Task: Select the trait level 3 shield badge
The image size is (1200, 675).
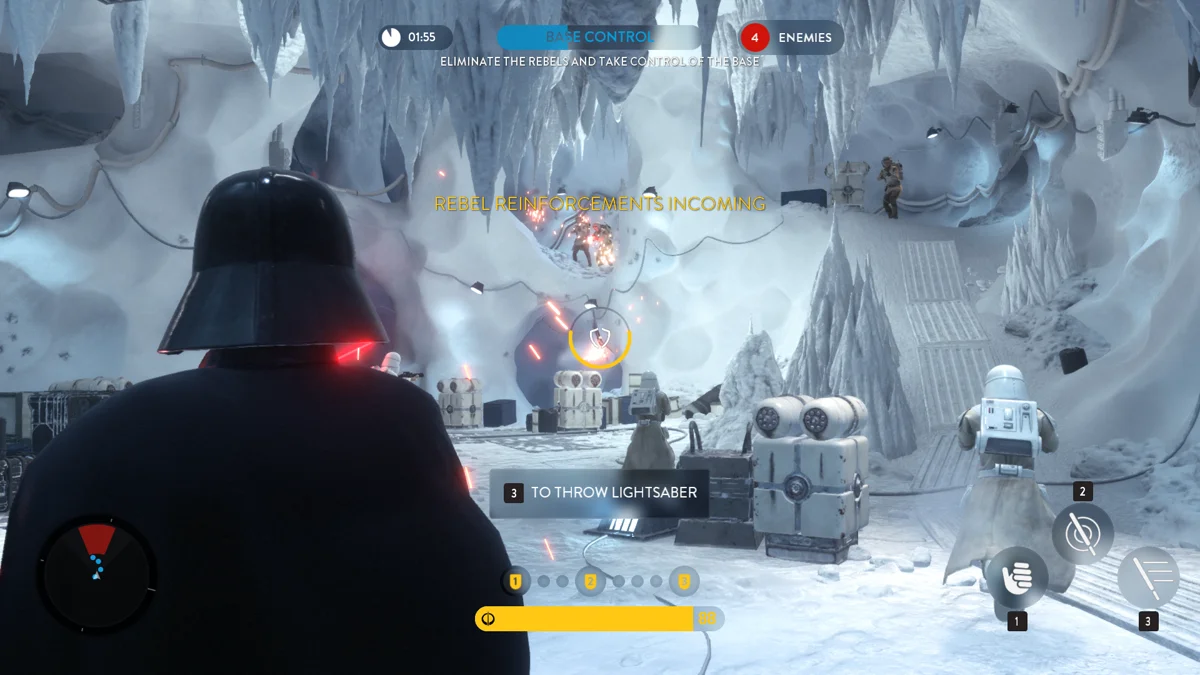Action: tap(684, 581)
